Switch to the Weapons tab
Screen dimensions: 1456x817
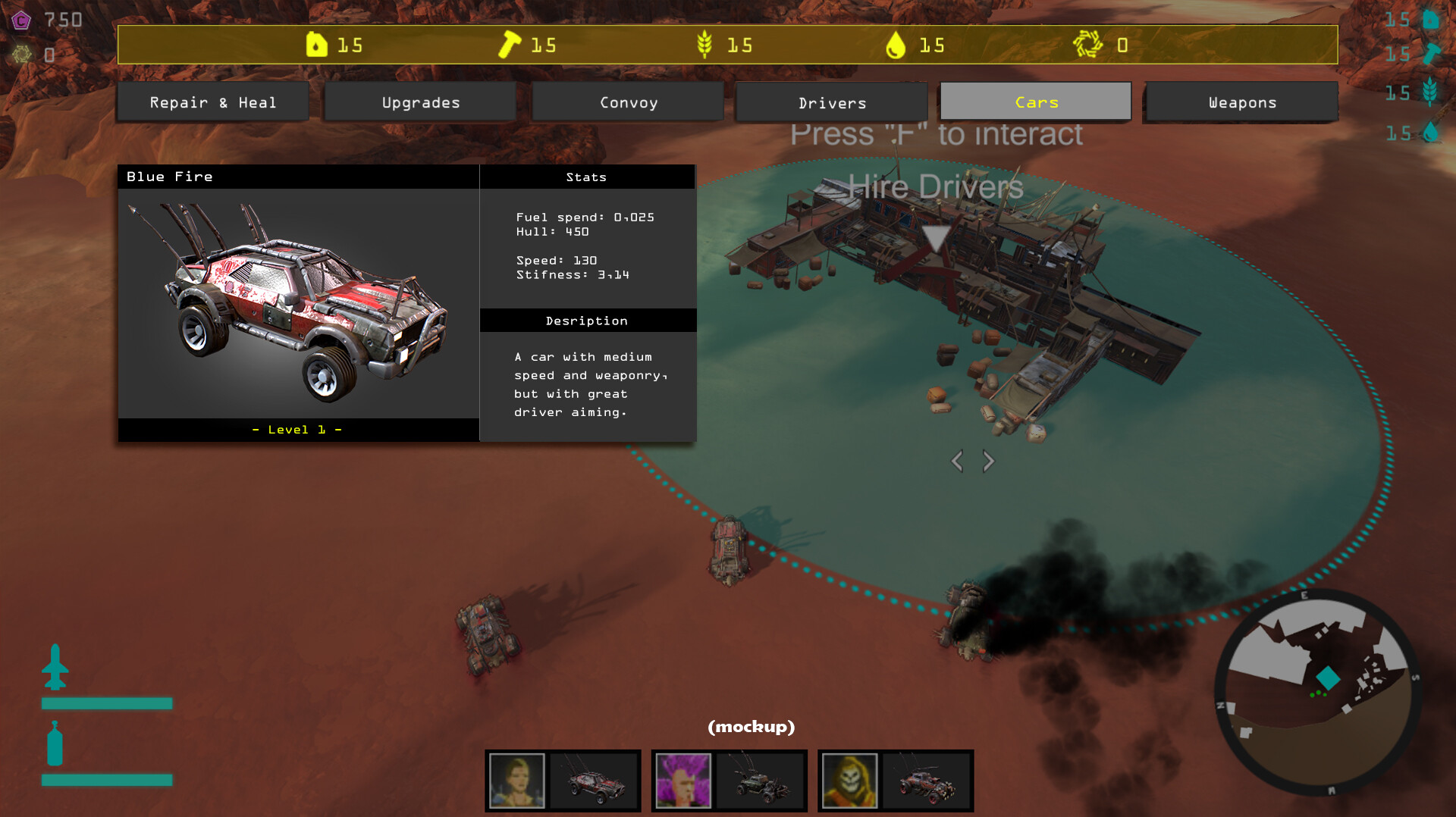click(1241, 102)
